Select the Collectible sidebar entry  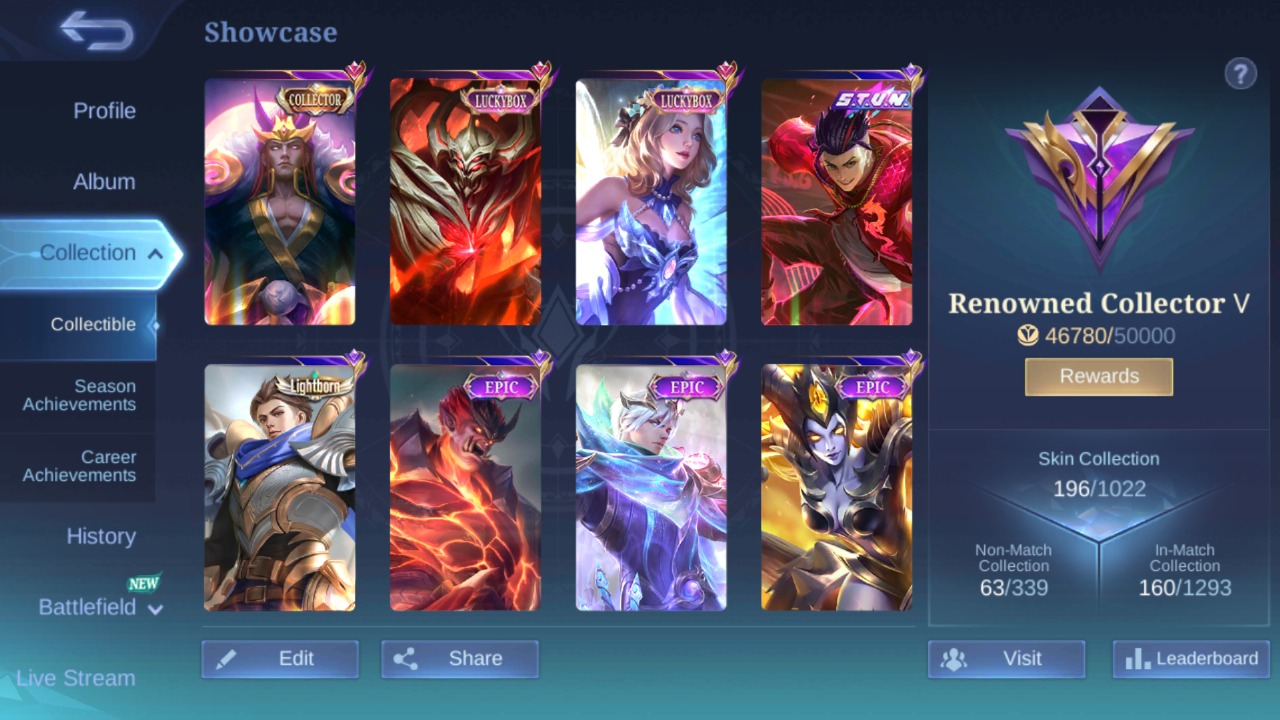click(x=93, y=324)
